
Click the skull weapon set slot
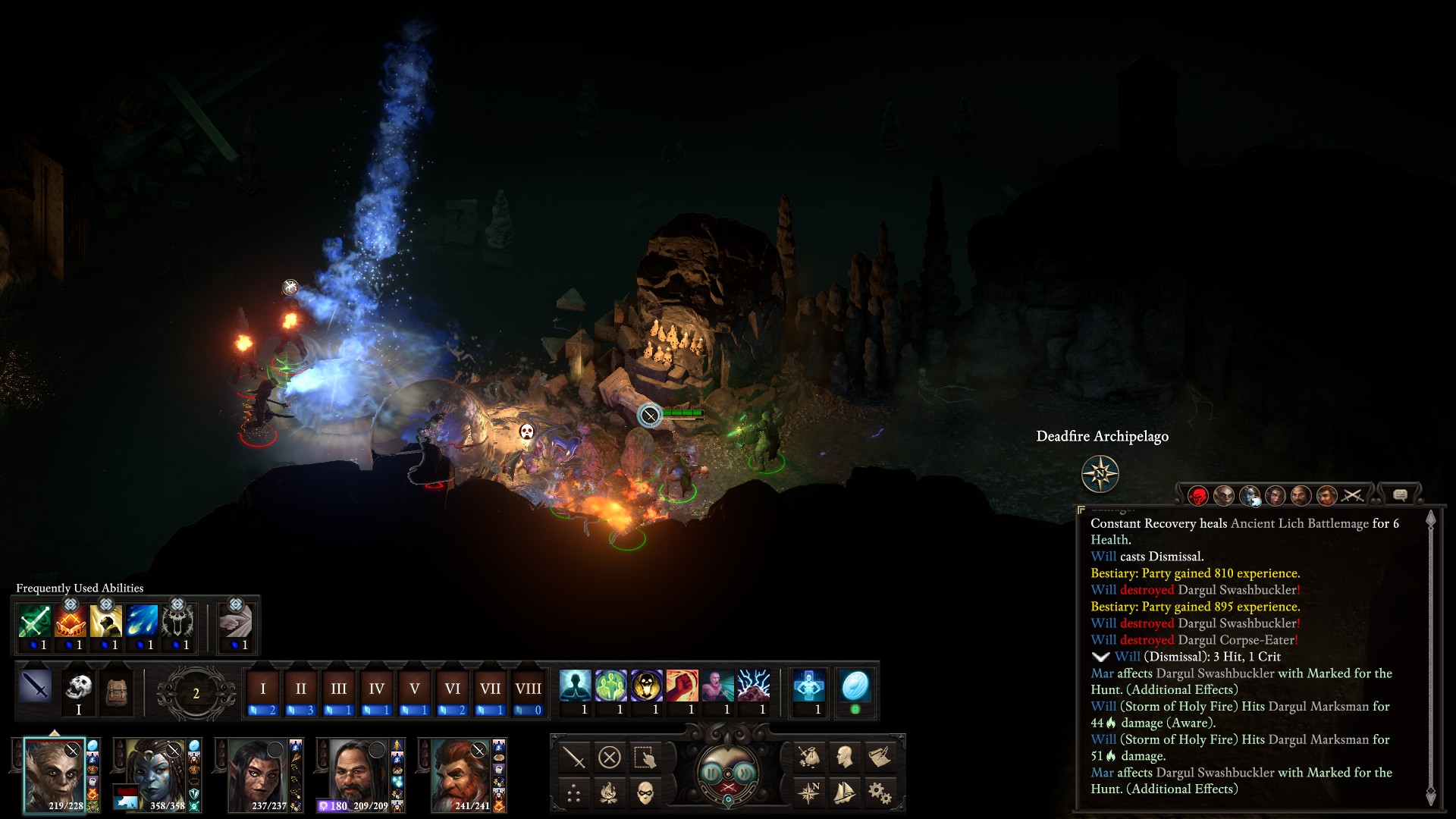coord(78,687)
